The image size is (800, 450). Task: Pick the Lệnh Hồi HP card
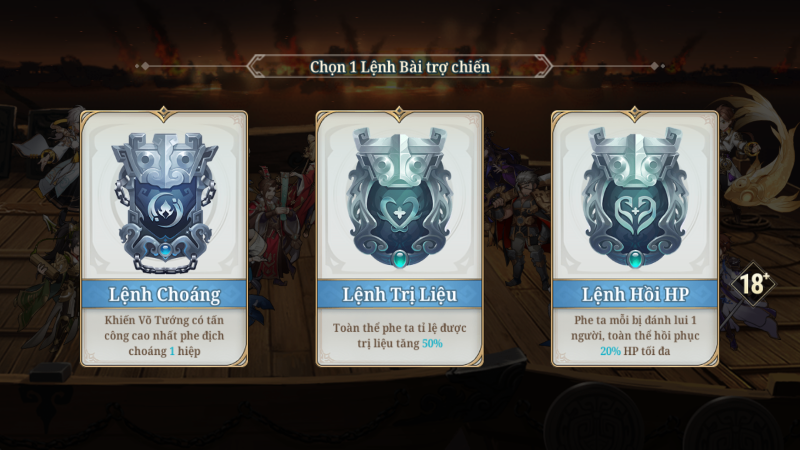[635, 238]
